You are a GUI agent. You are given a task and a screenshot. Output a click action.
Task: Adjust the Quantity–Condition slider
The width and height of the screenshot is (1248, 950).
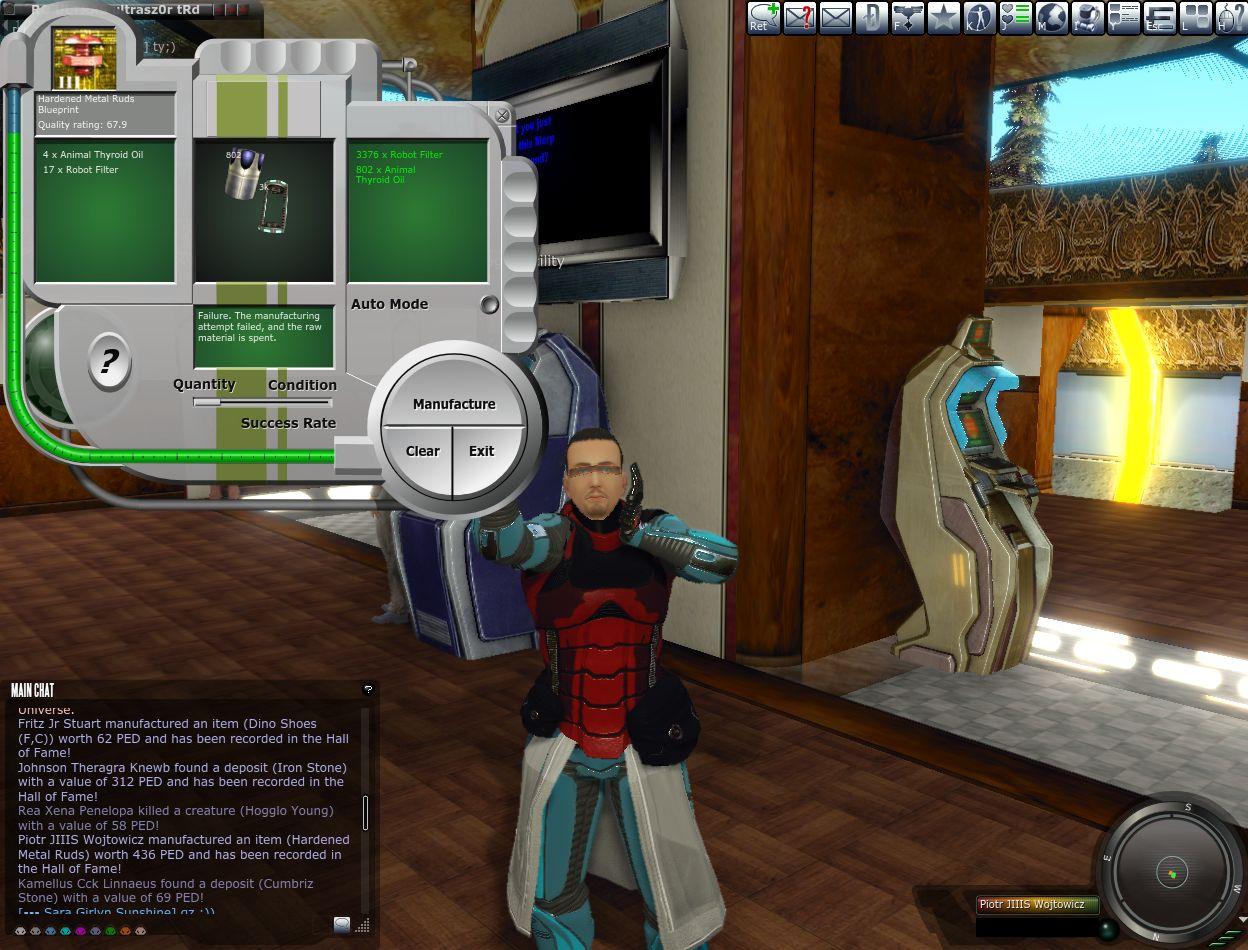[x=207, y=402]
